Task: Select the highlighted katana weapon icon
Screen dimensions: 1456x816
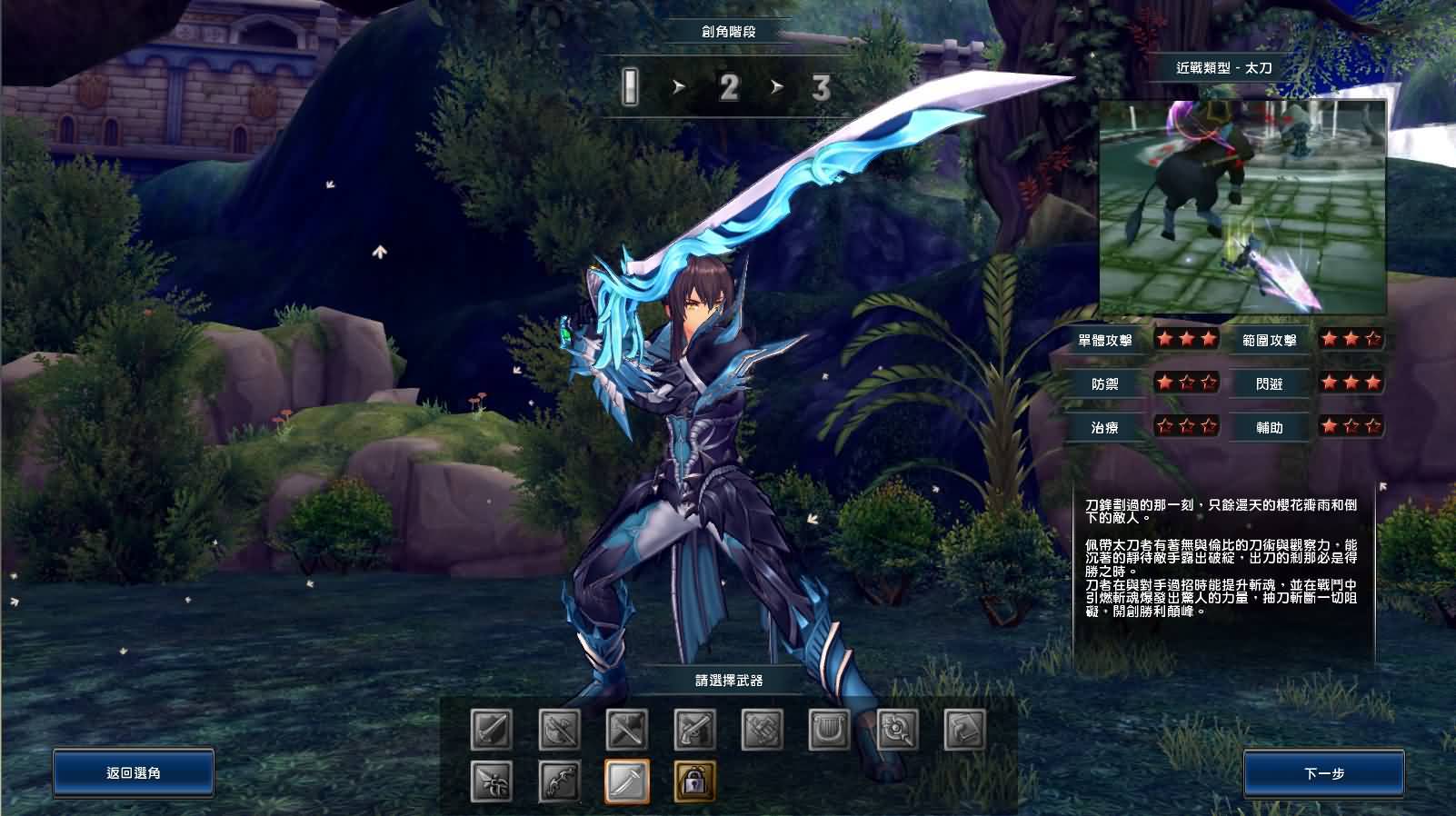Action: 627,781
